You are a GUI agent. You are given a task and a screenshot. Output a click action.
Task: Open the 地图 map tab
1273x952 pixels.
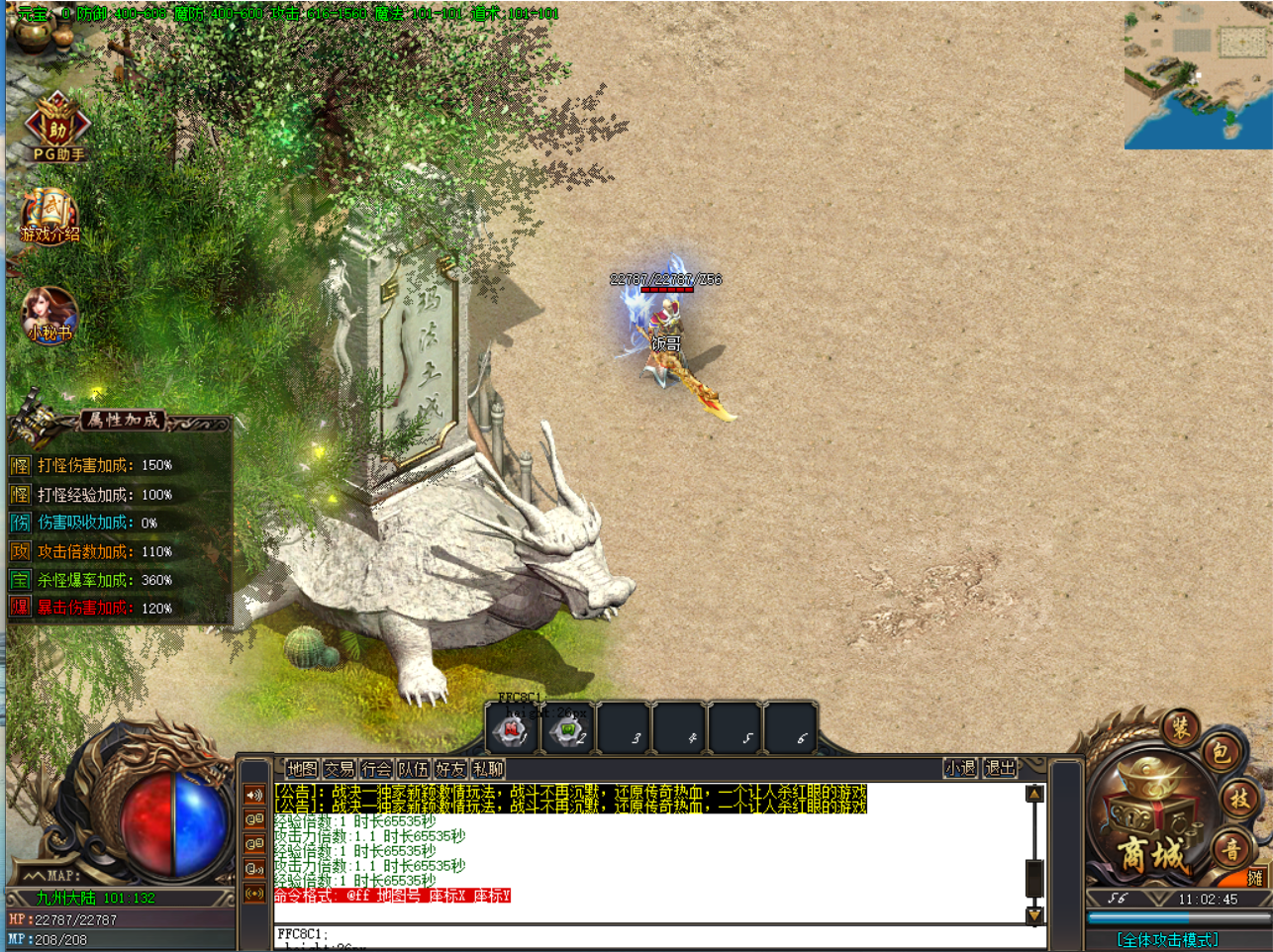302,769
